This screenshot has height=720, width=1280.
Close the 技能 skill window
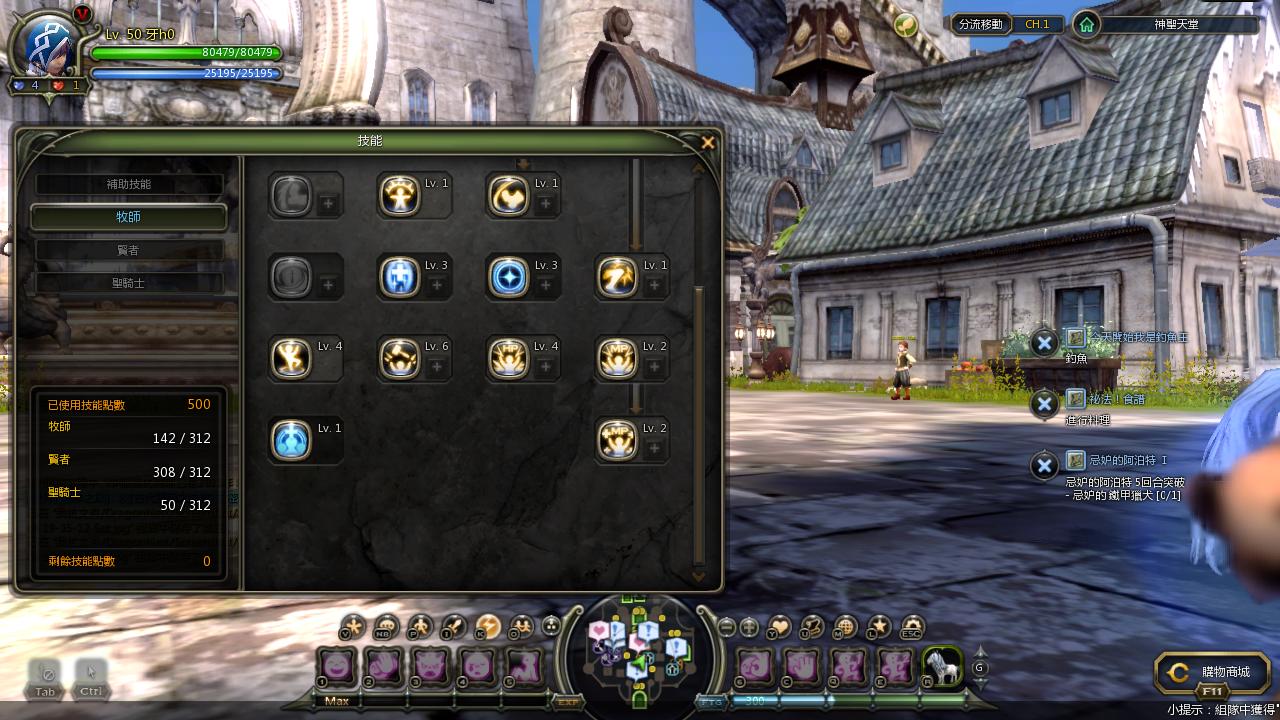click(708, 143)
